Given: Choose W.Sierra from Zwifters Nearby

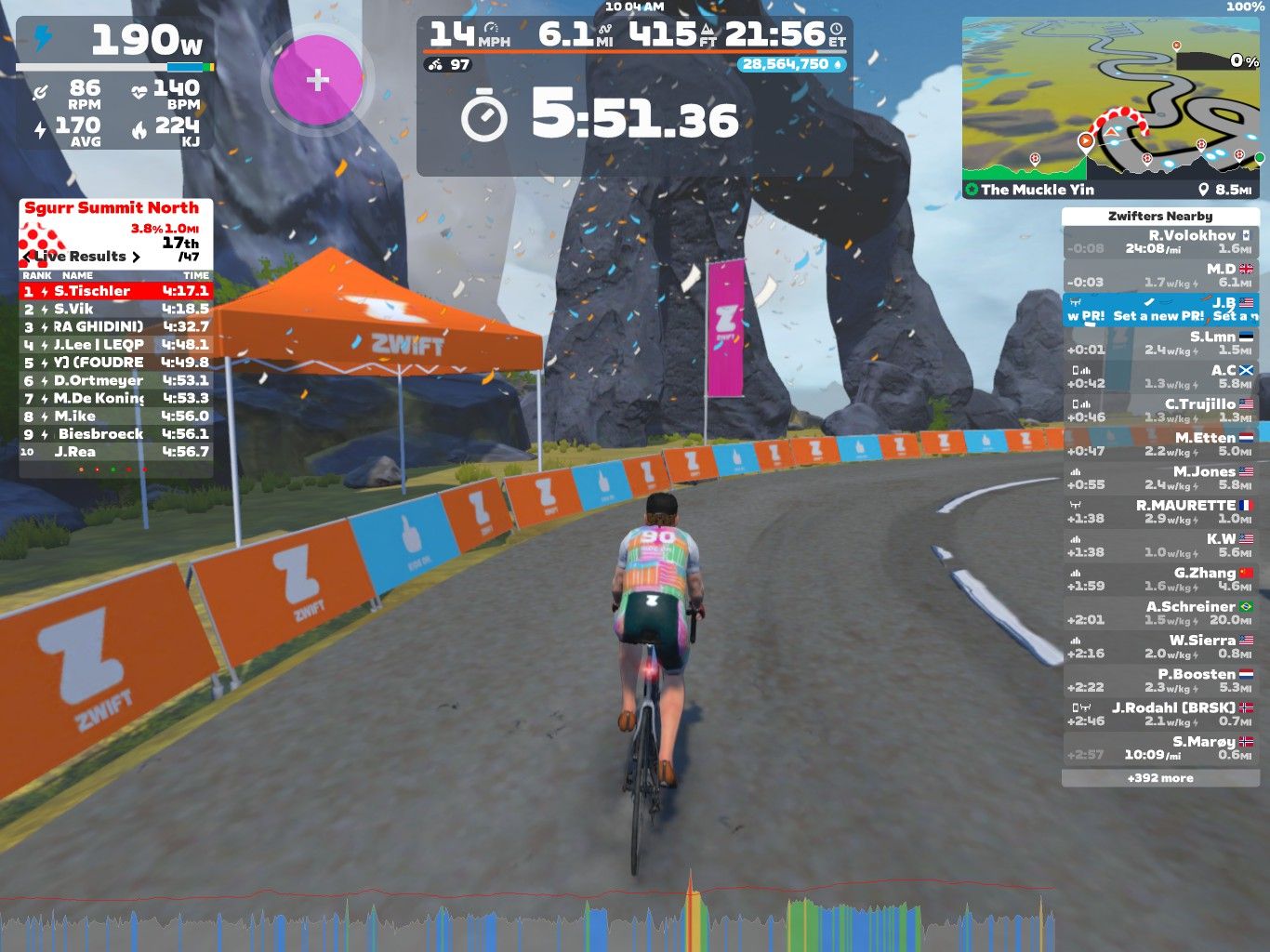Looking at the screenshot, I should click(1160, 646).
